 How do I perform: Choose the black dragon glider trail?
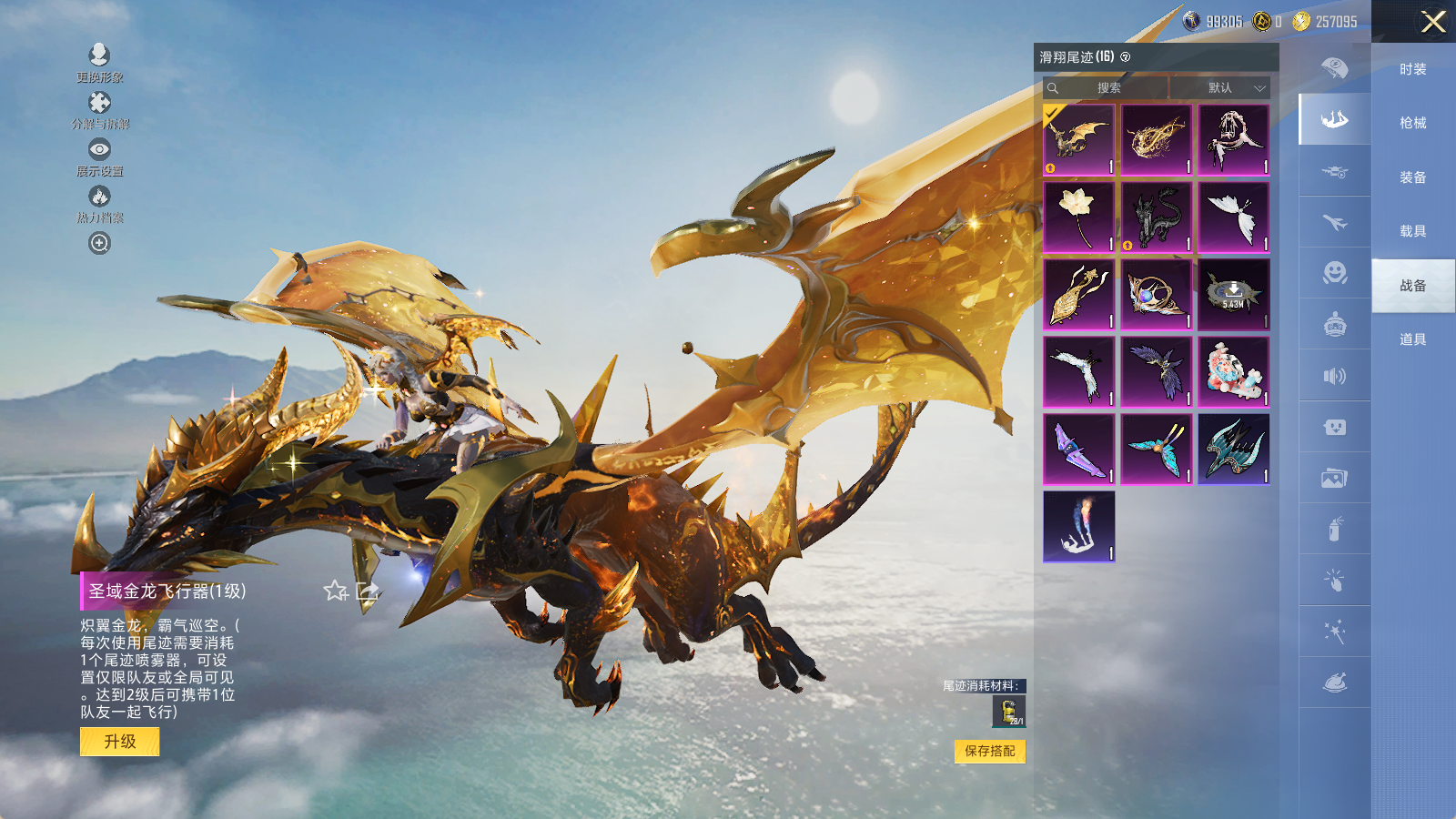1156,217
